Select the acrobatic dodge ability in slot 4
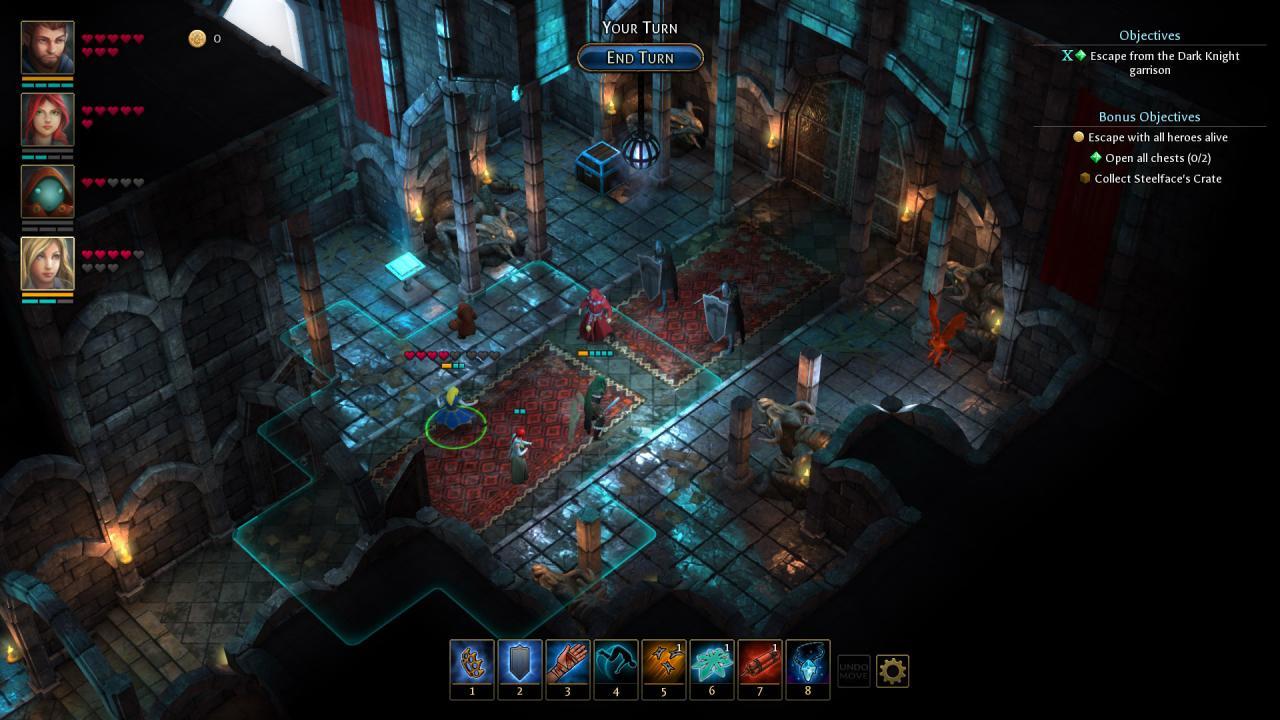 click(x=615, y=662)
